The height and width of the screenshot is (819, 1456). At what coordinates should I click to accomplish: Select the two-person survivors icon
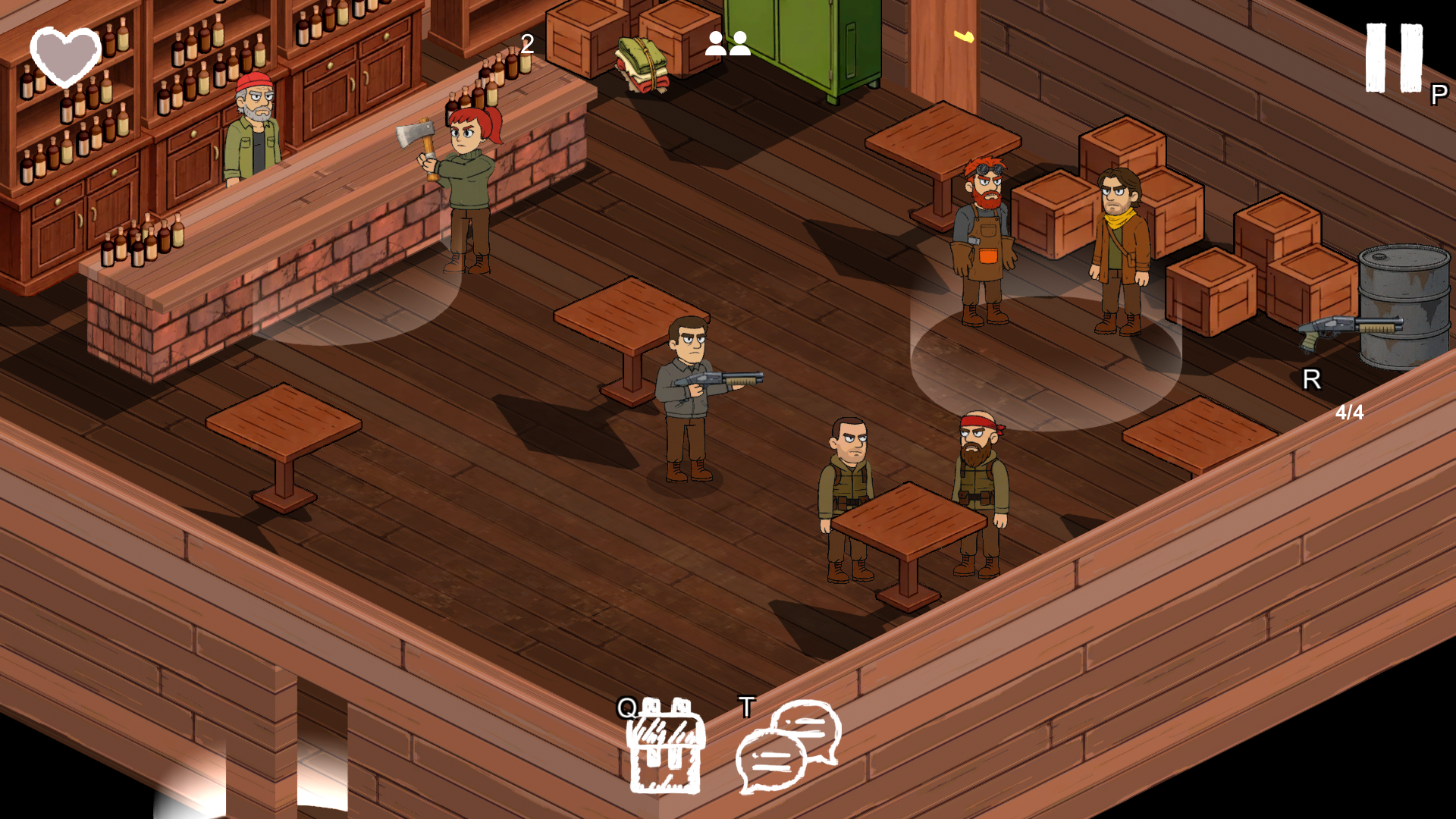[x=726, y=43]
